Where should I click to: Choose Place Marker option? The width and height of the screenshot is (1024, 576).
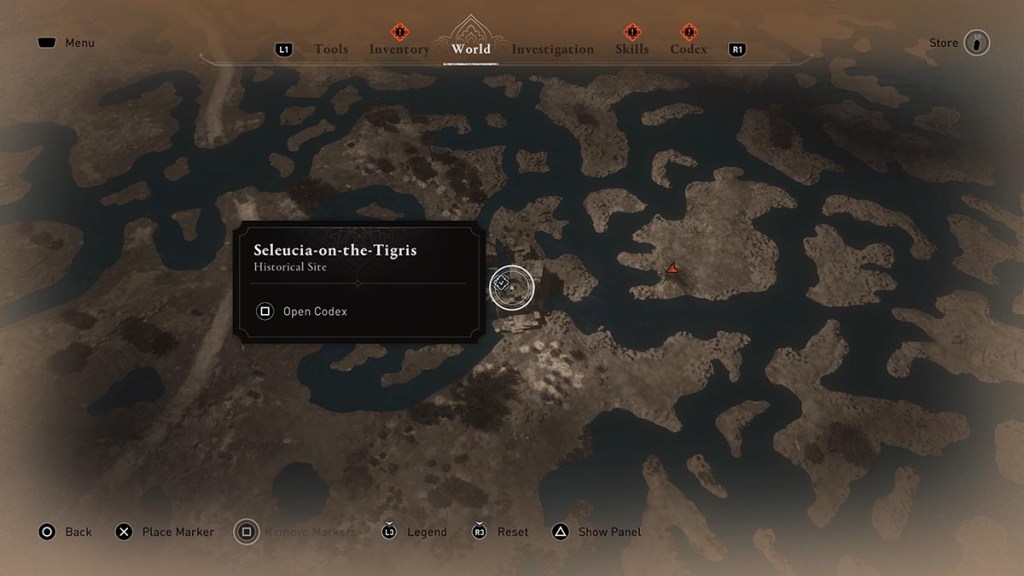coord(165,532)
